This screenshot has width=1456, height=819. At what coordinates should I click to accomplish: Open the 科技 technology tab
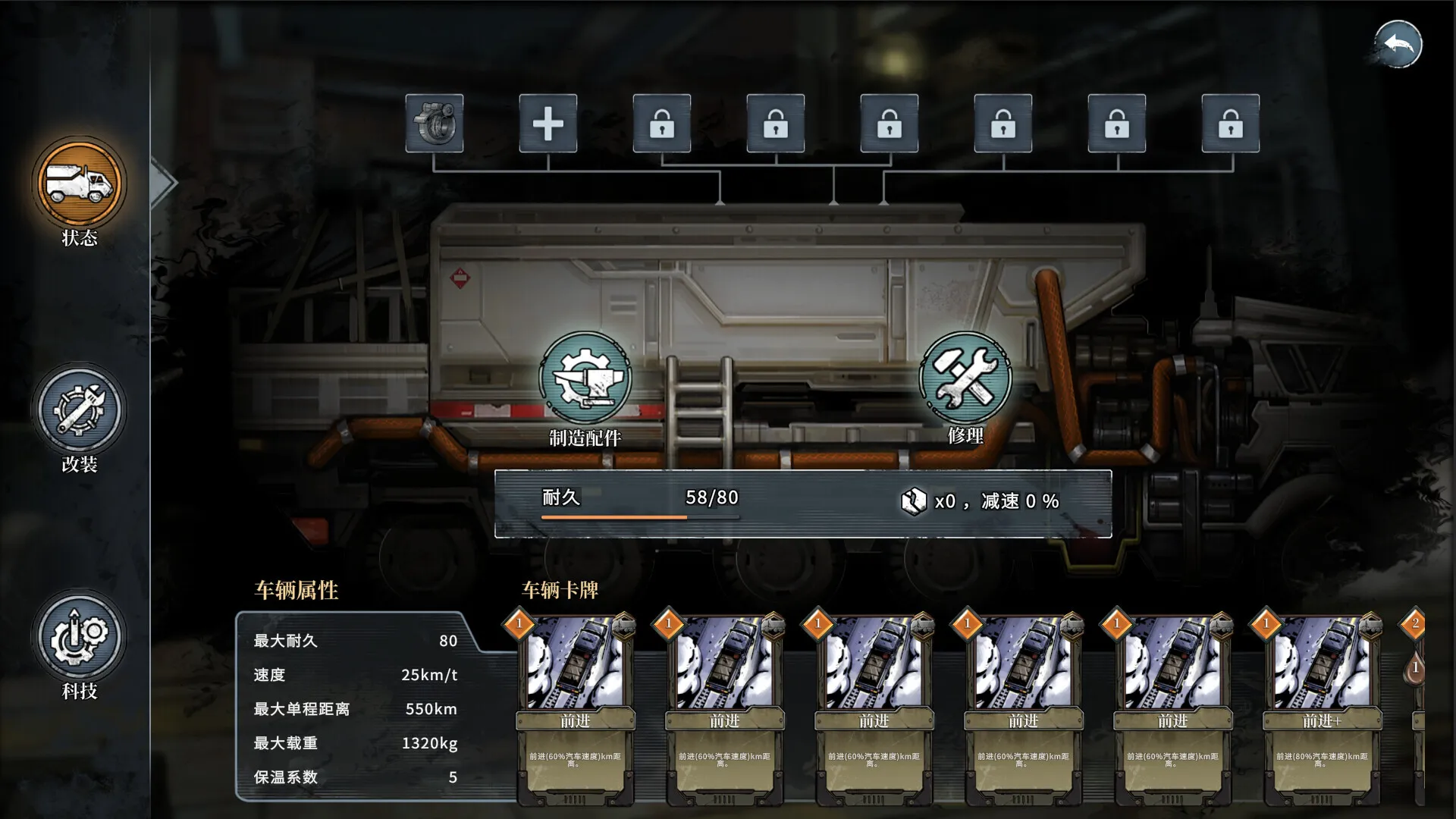point(79,638)
